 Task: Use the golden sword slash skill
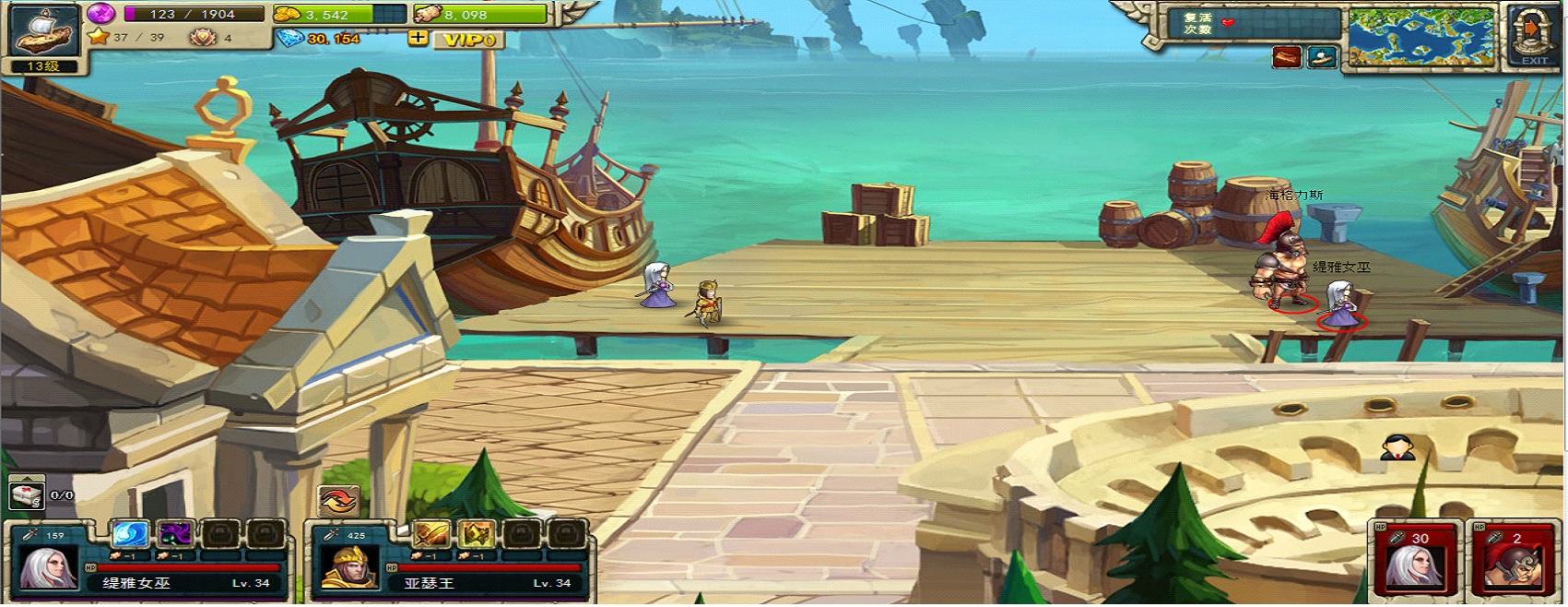point(430,533)
